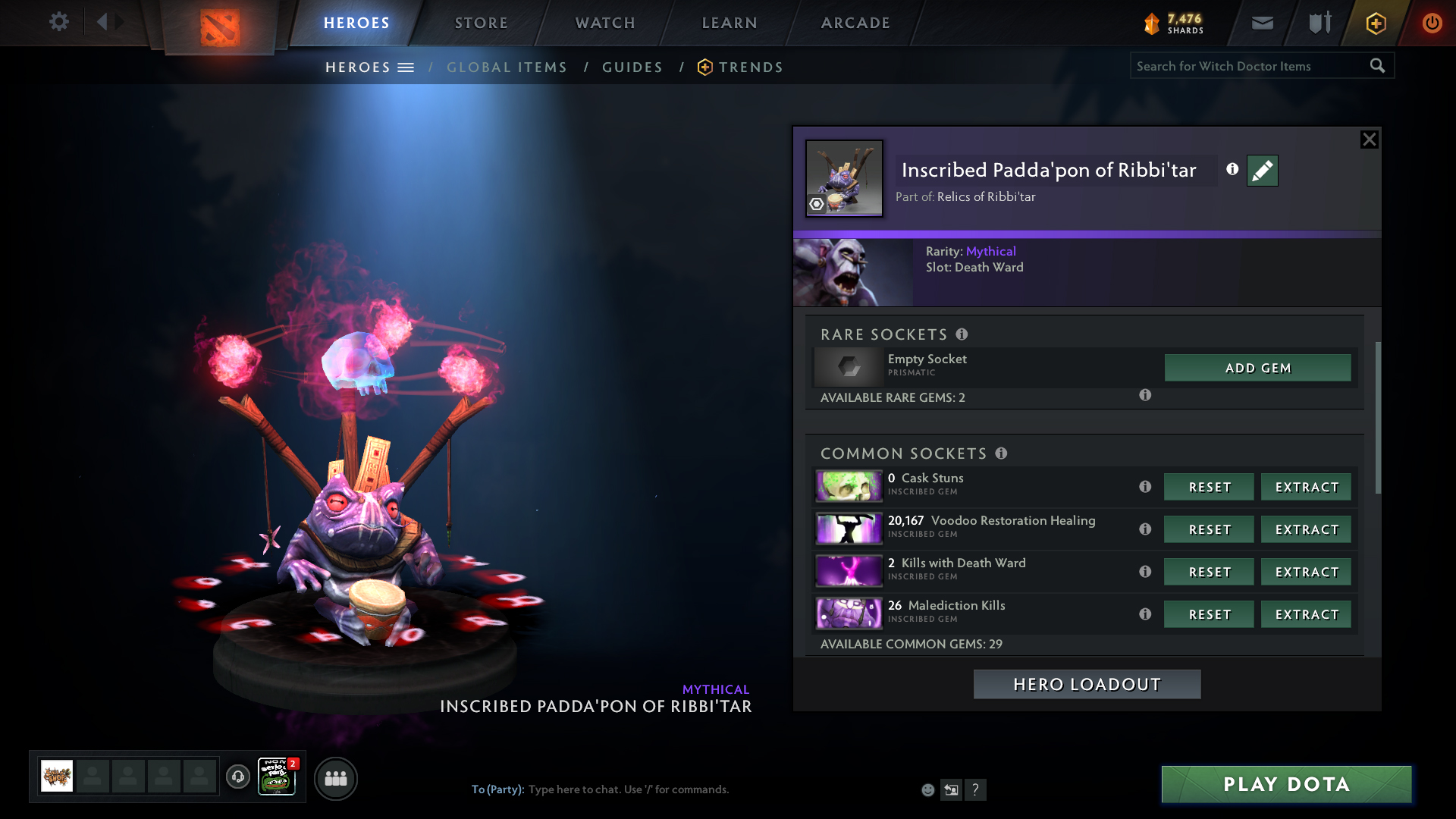Click the Witch Doctor items search field
The width and height of the screenshot is (1456, 819).
pyautogui.click(x=1247, y=66)
